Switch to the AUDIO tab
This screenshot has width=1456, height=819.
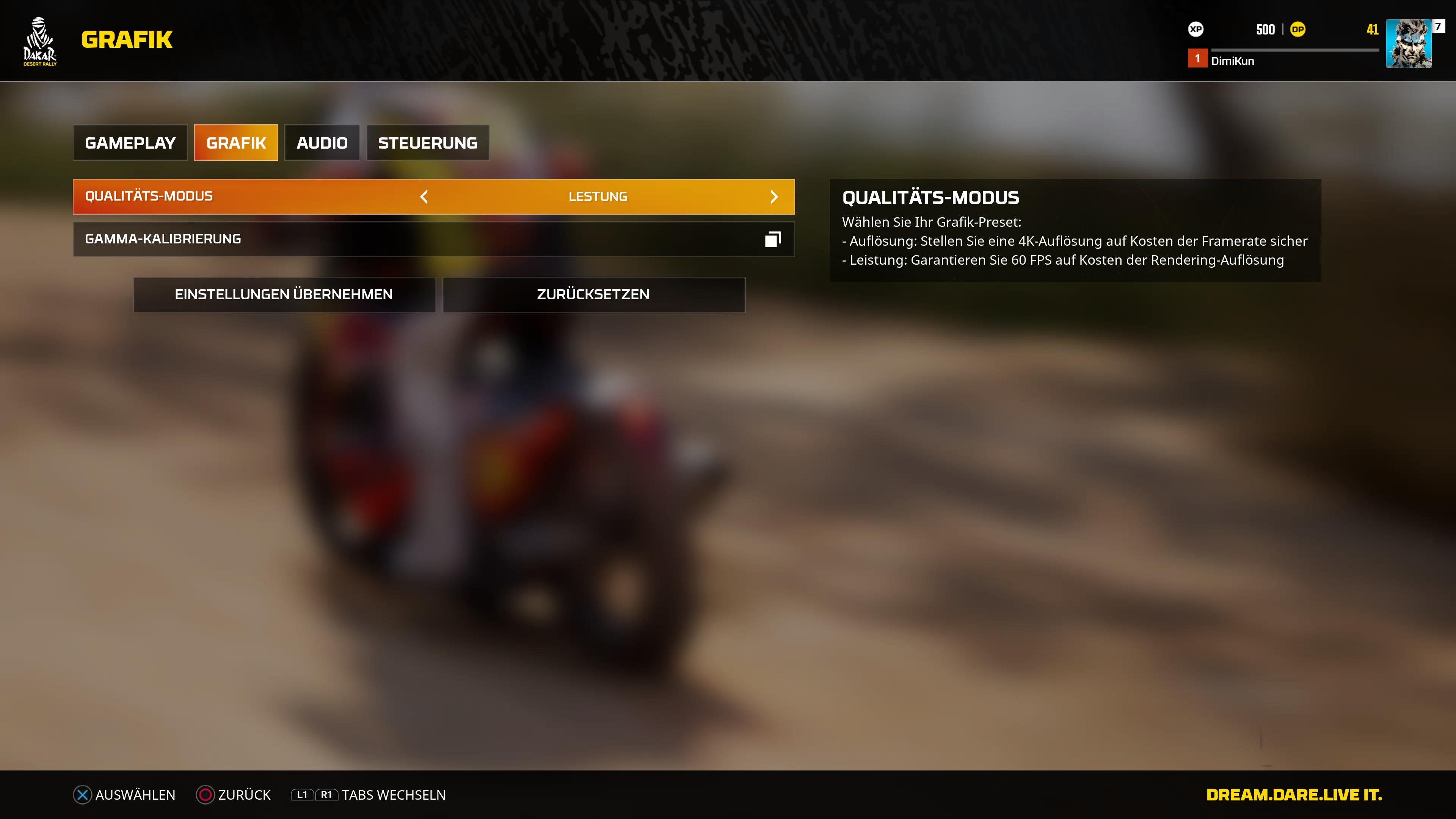[322, 143]
